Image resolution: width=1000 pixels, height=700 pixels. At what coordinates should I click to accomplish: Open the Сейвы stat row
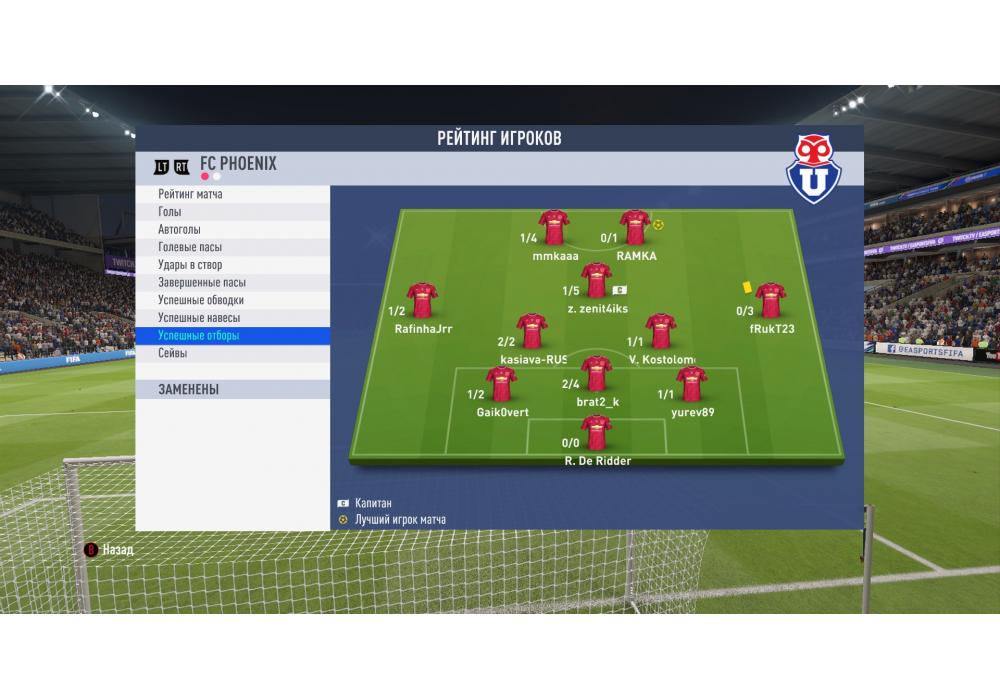click(x=232, y=353)
